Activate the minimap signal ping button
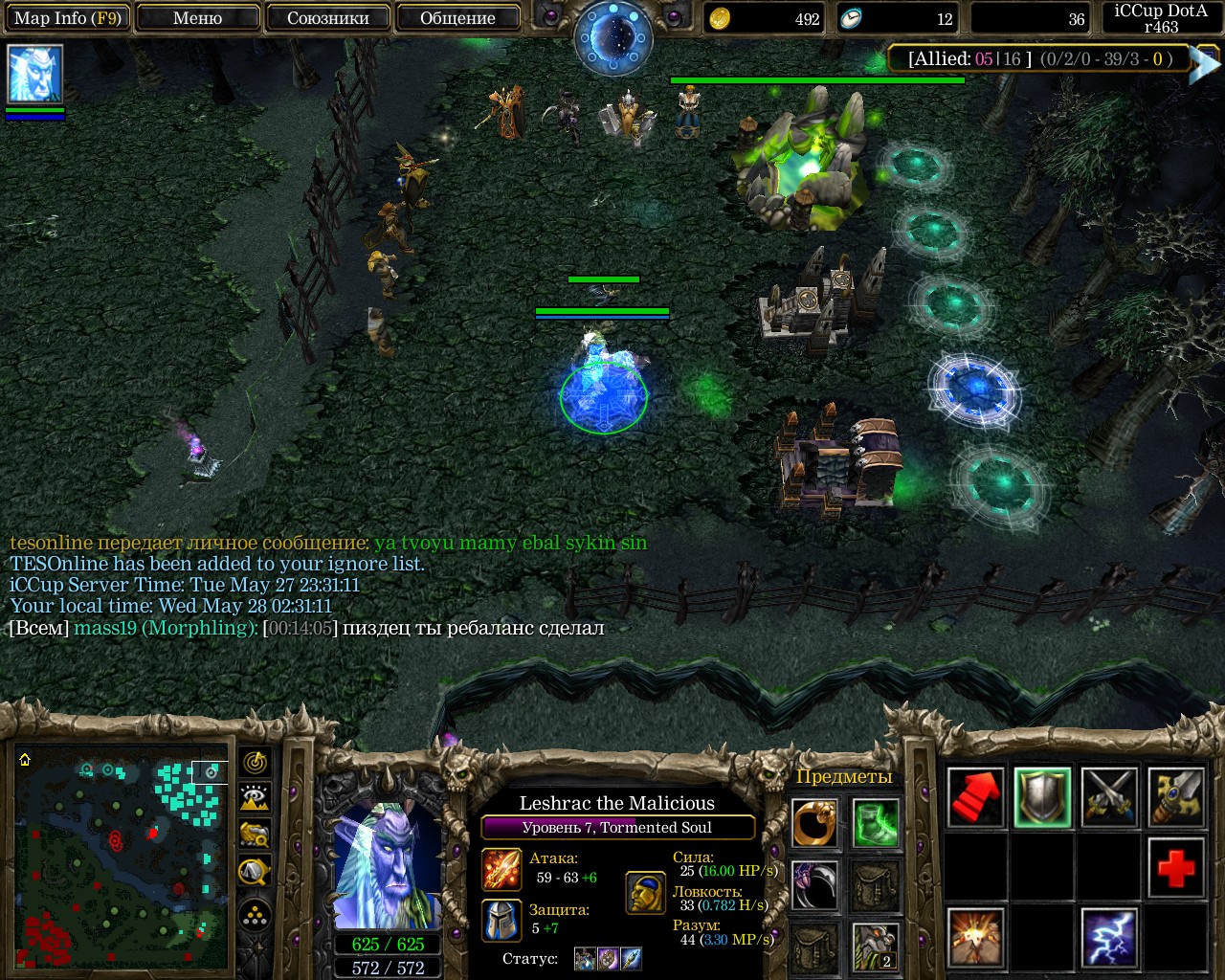 256,763
